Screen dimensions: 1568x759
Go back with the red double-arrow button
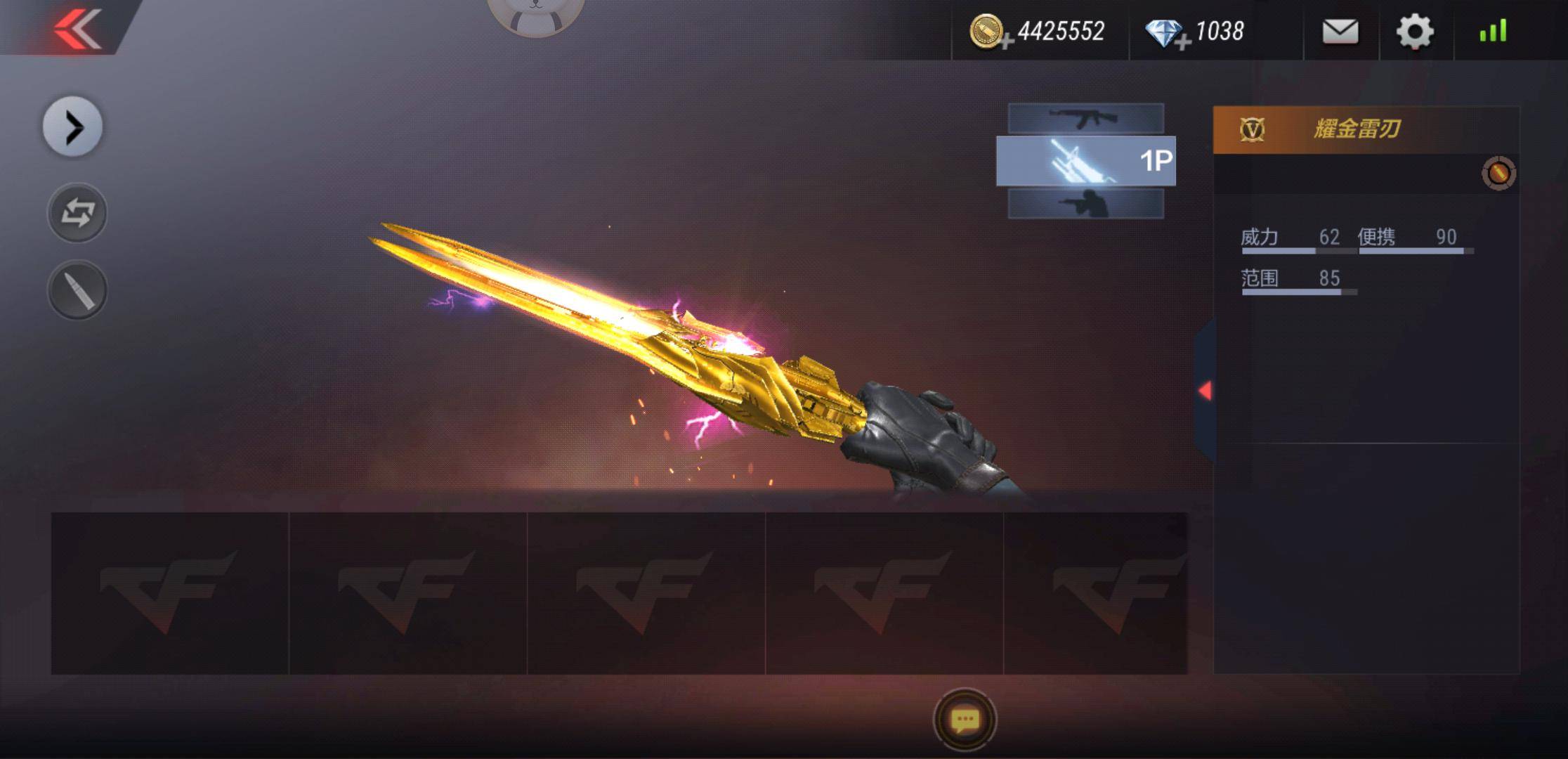77,28
